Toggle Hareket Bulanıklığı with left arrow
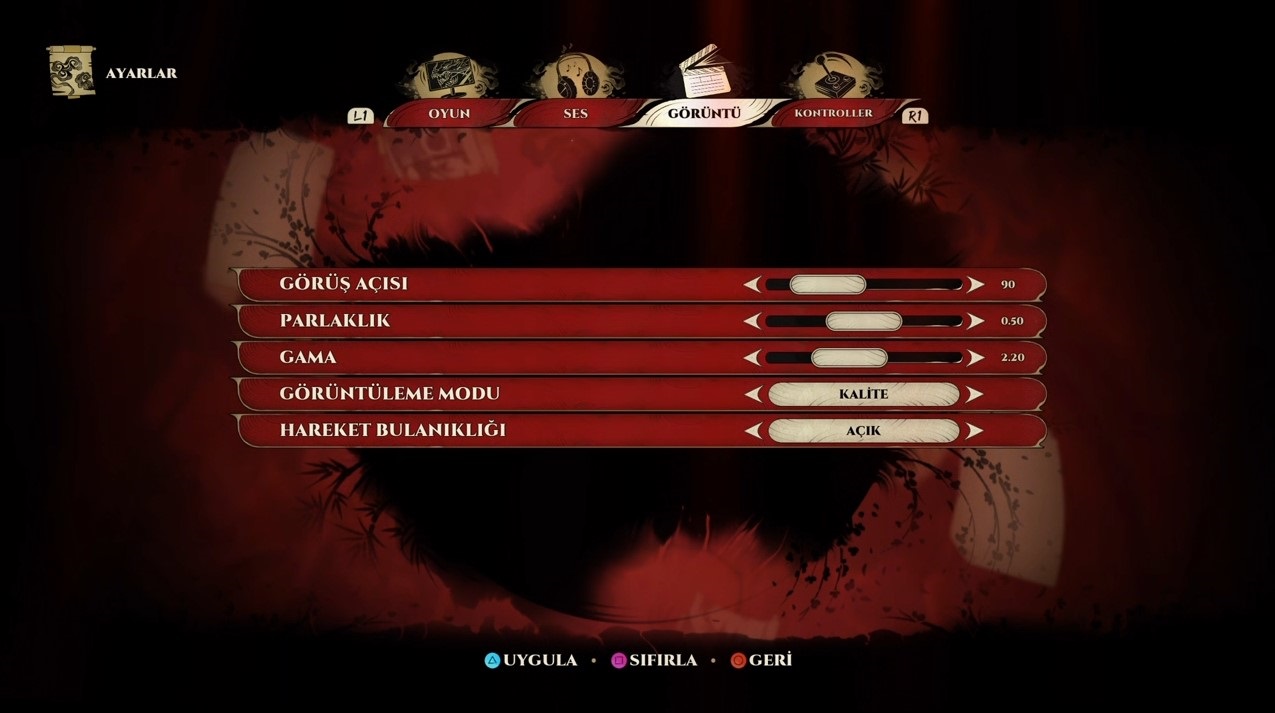Image resolution: width=1275 pixels, height=713 pixels. [x=752, y=431]
